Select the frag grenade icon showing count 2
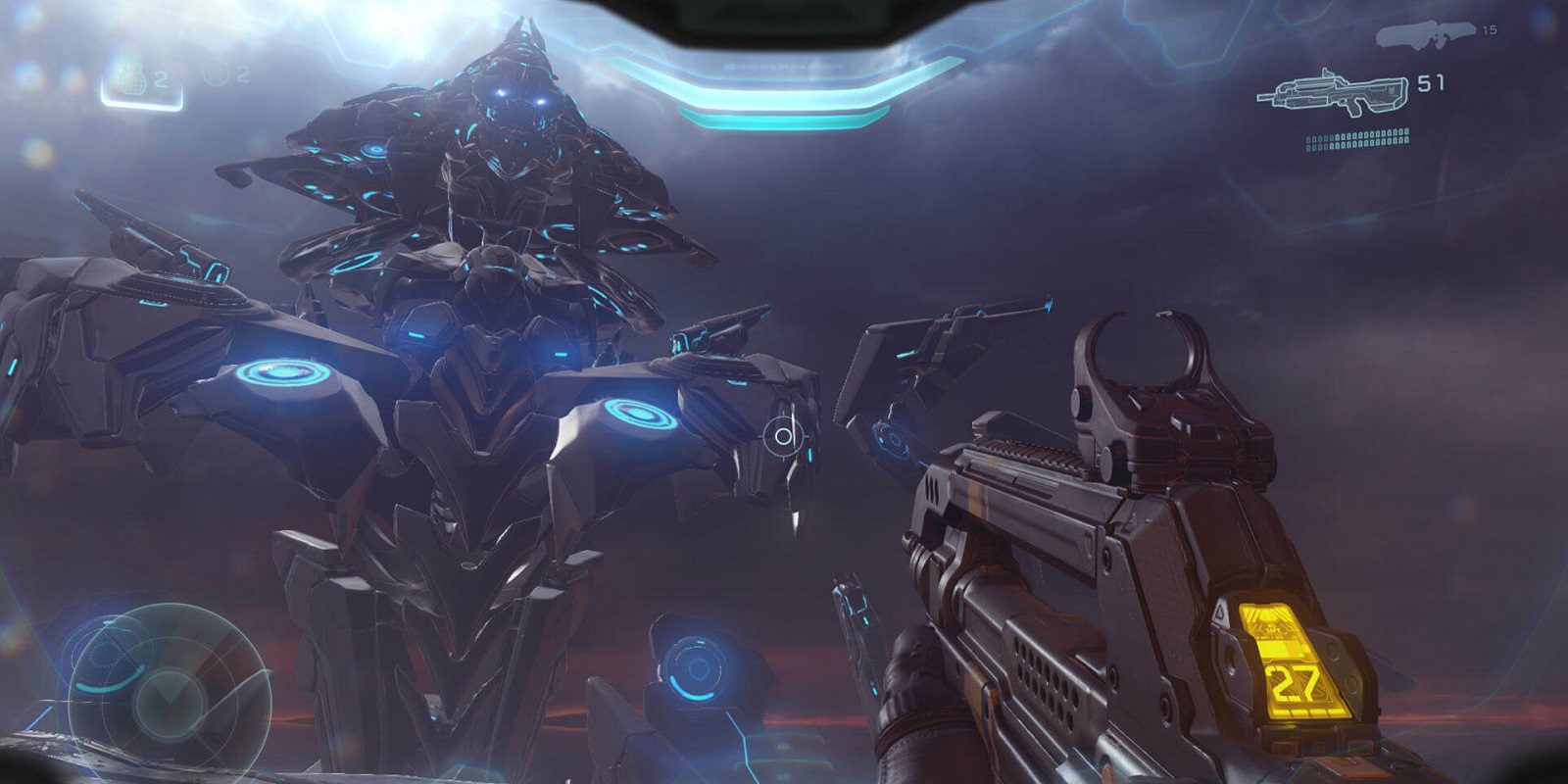The height and width of the screenshot is (784, 1568). tap(131, 79)
